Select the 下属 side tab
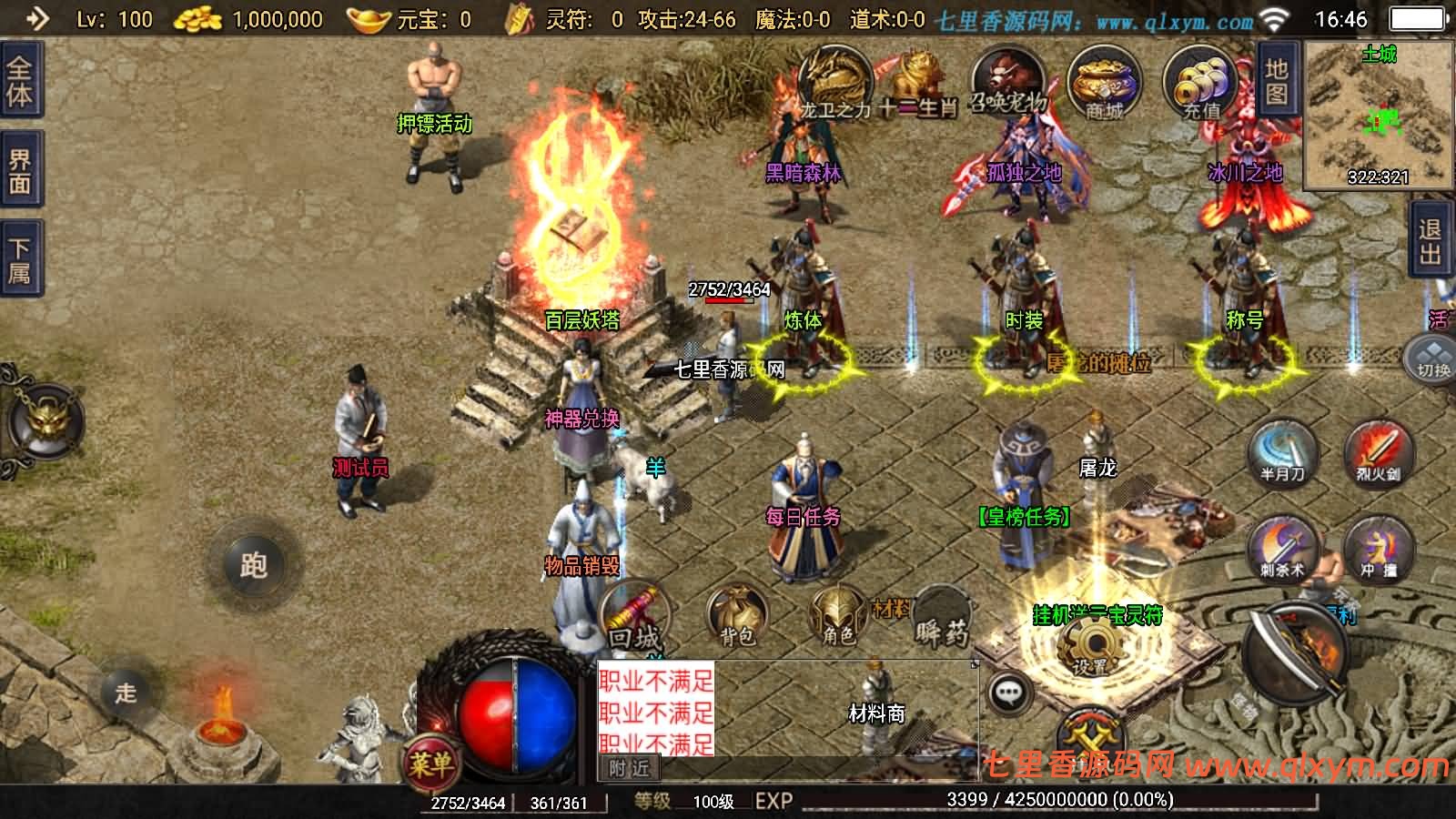Viewport: 1456px width, 819px height. pyautogui.click(x=20, y=259)
